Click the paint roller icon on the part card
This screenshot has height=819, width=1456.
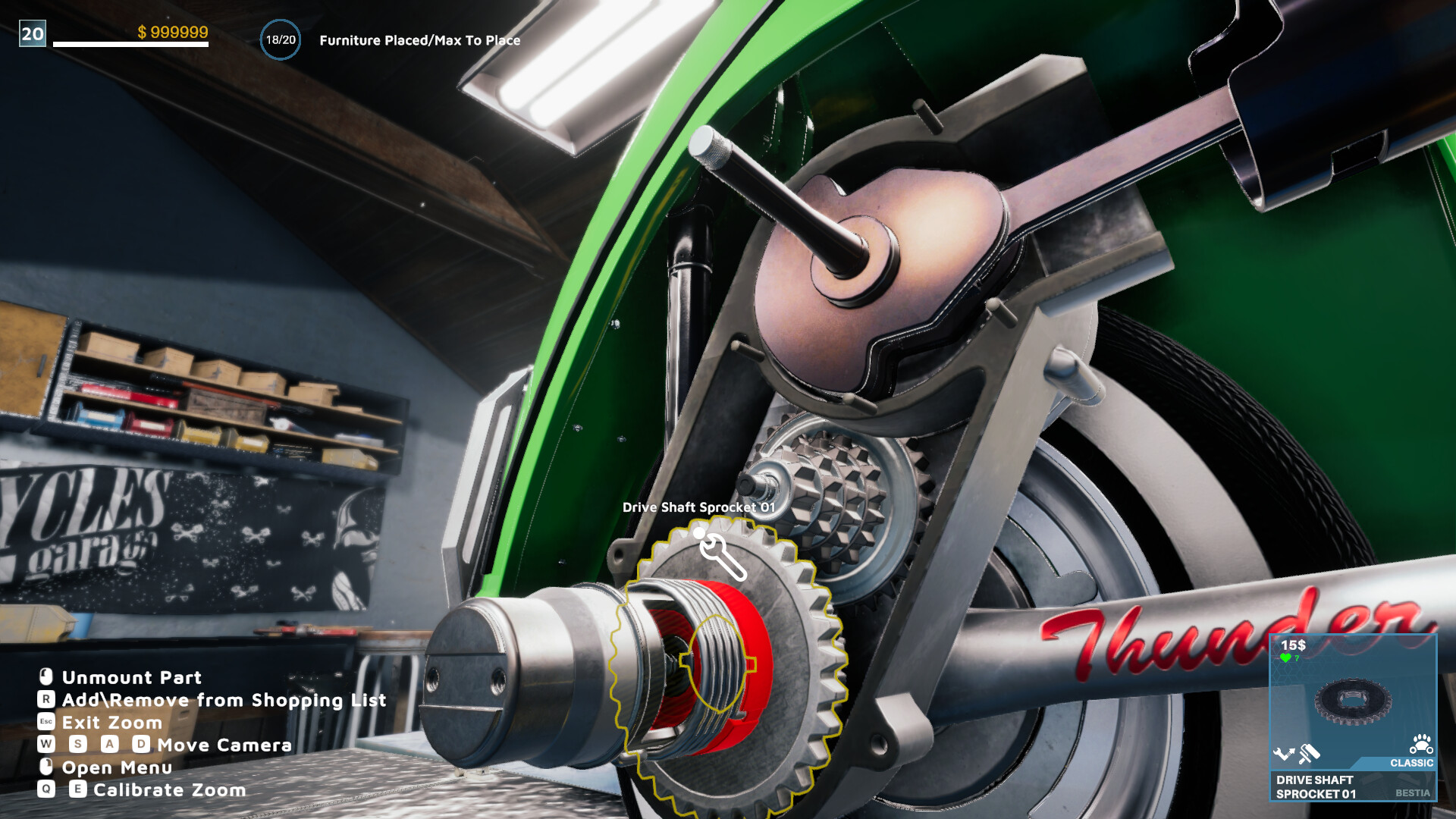coord(1308,753)
